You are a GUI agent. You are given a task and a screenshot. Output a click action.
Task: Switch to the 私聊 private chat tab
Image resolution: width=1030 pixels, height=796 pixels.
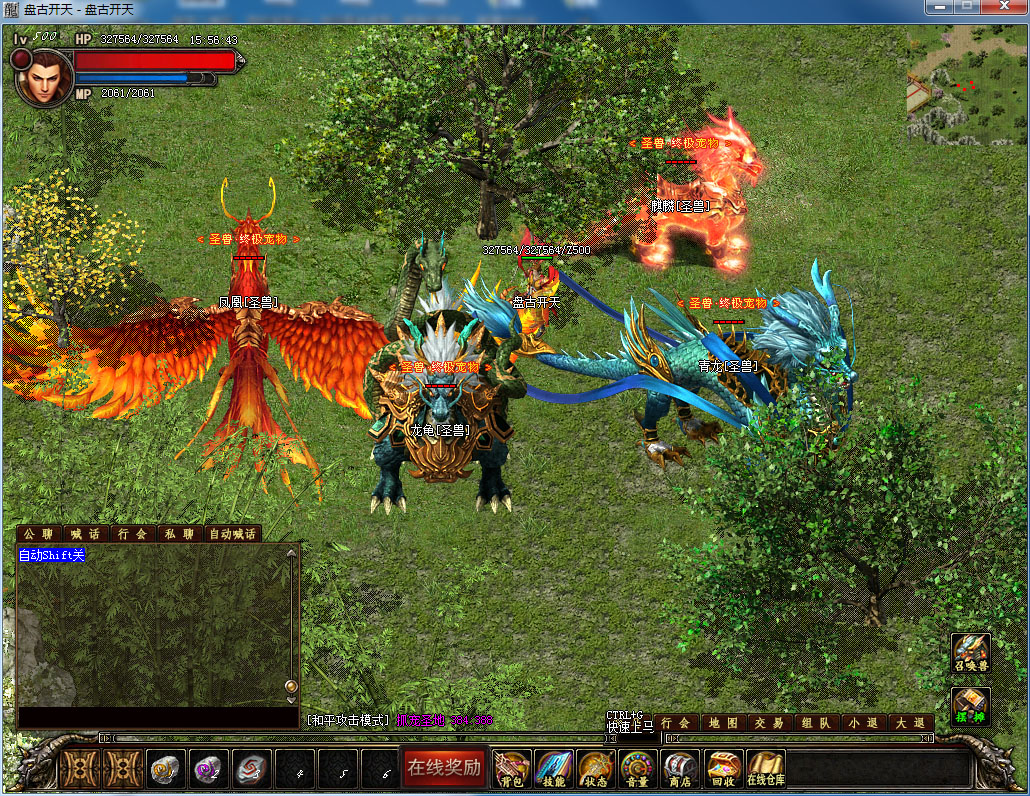(x=179, y=534)
